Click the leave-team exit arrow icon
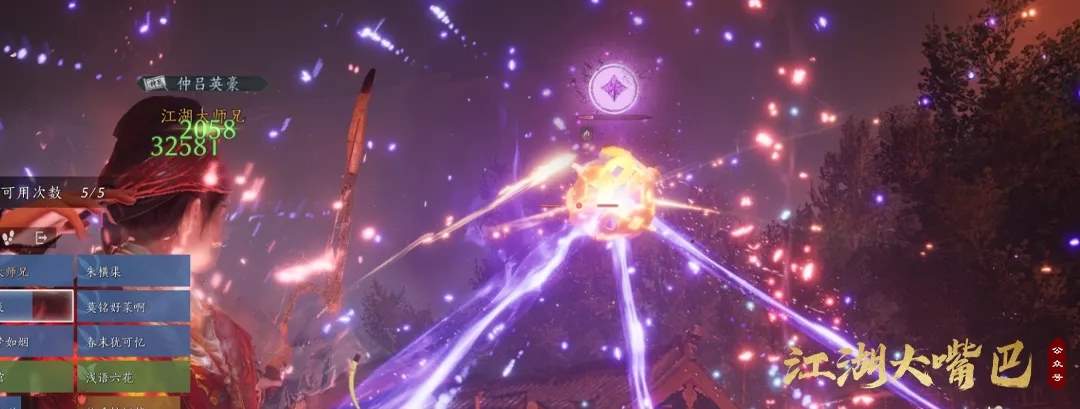 (x=43, y=237)
